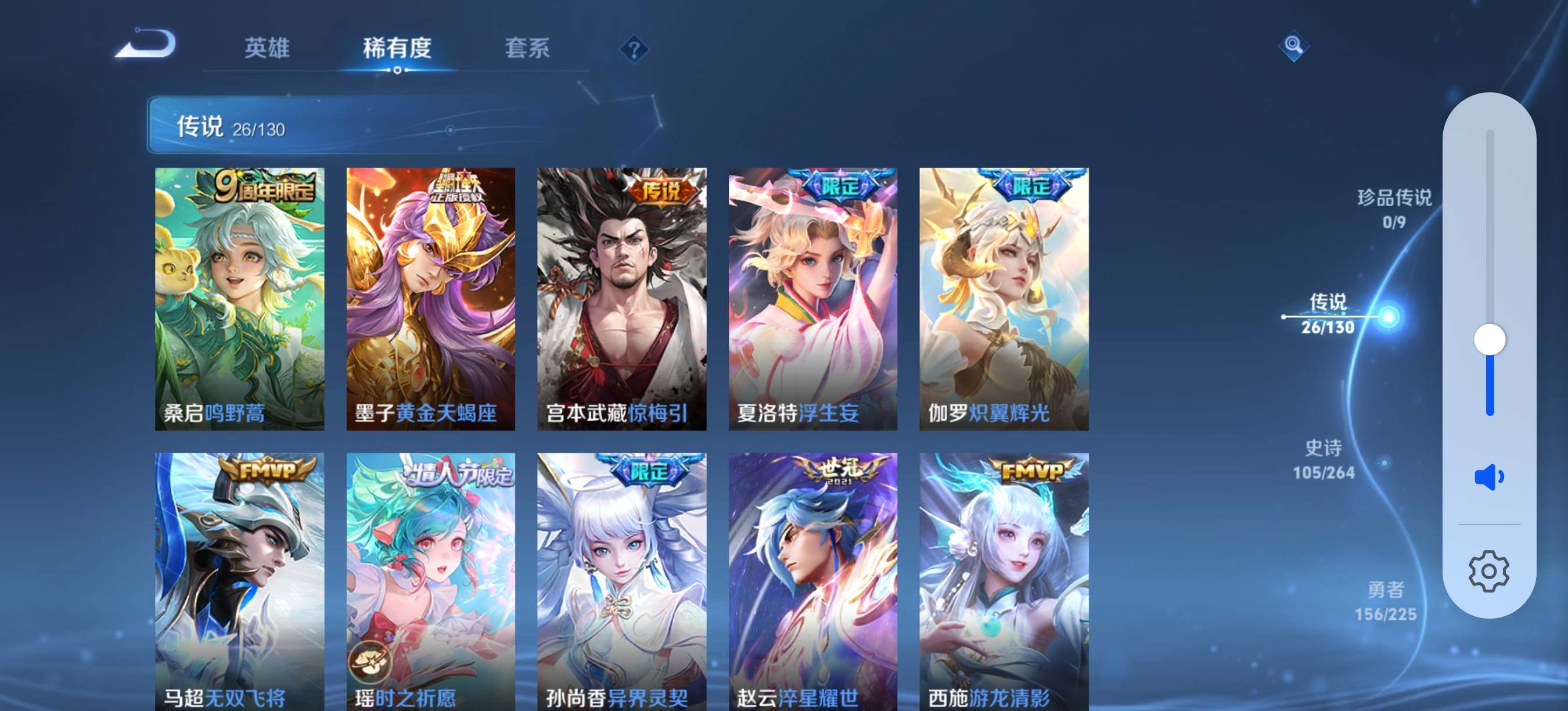Select the 稀有度 tab

point(397,48)
